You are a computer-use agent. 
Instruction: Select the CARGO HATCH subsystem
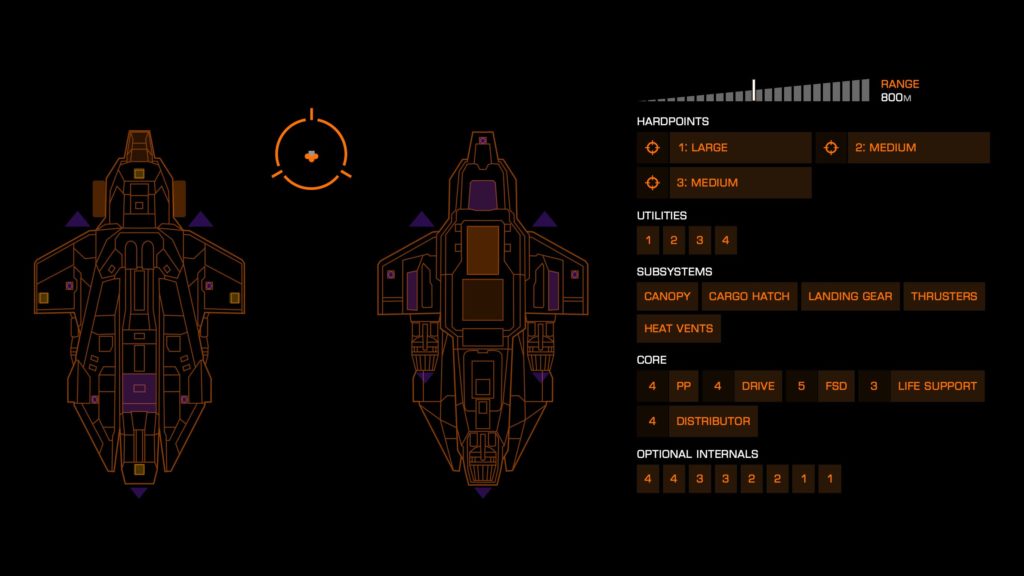pyautogui.click(x=749, y=297)
